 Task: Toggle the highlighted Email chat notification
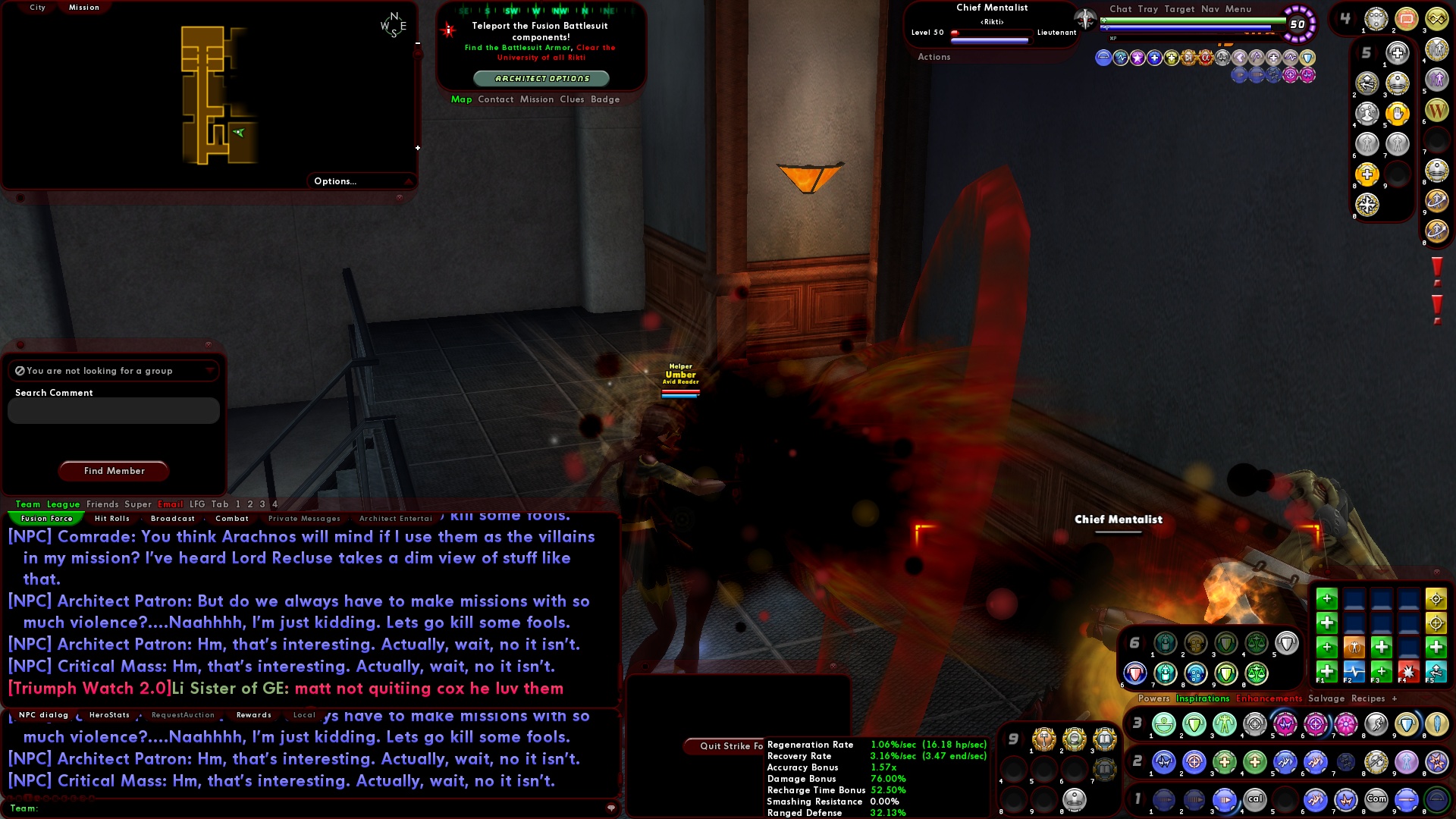pos(171,504)
